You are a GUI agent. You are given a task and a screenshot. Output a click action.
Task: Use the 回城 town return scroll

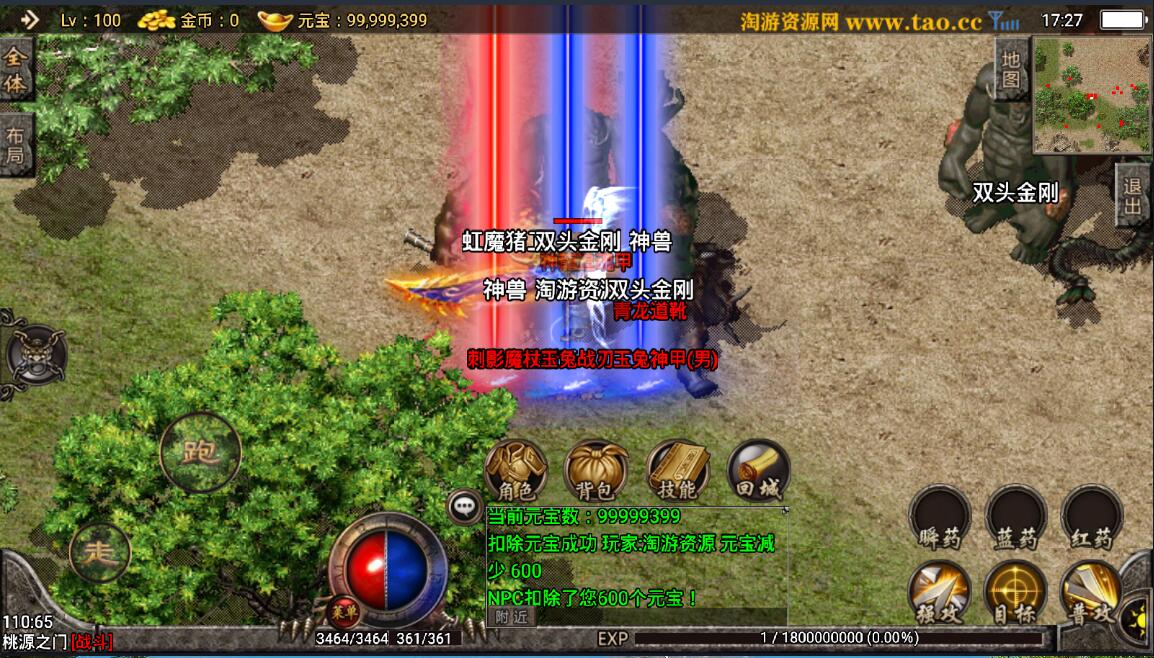click(758, 470)
